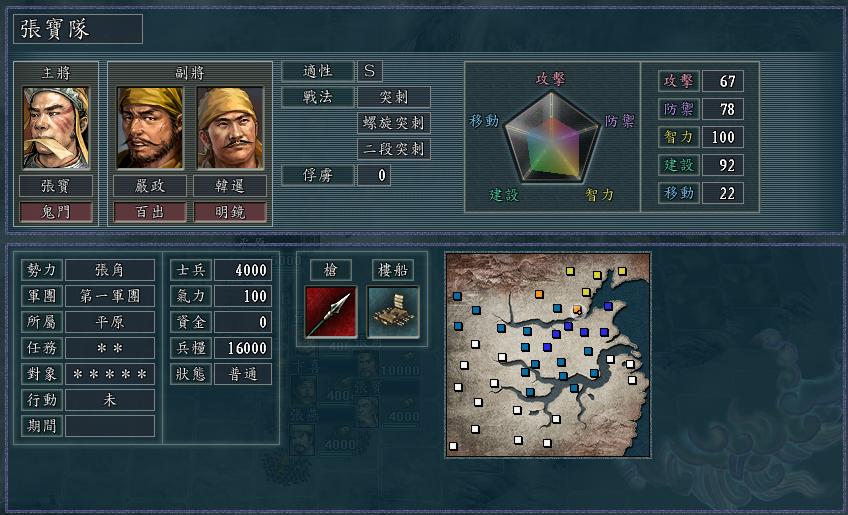The width and height of the screenshot is (848, 515).
Task: Select the 張寶 name label
Action: pyautogui.click(x=56, y=186)
